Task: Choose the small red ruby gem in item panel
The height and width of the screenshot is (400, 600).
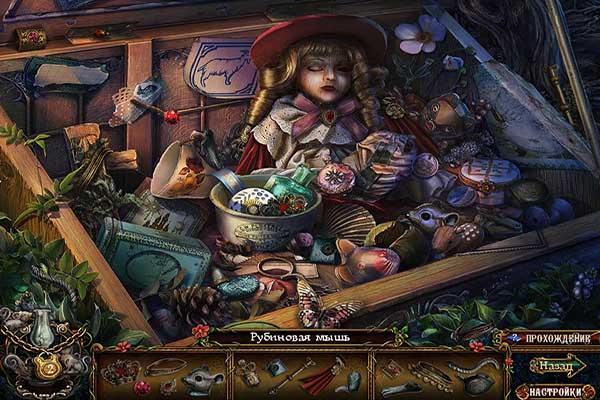Action: [x=143, y=387]
